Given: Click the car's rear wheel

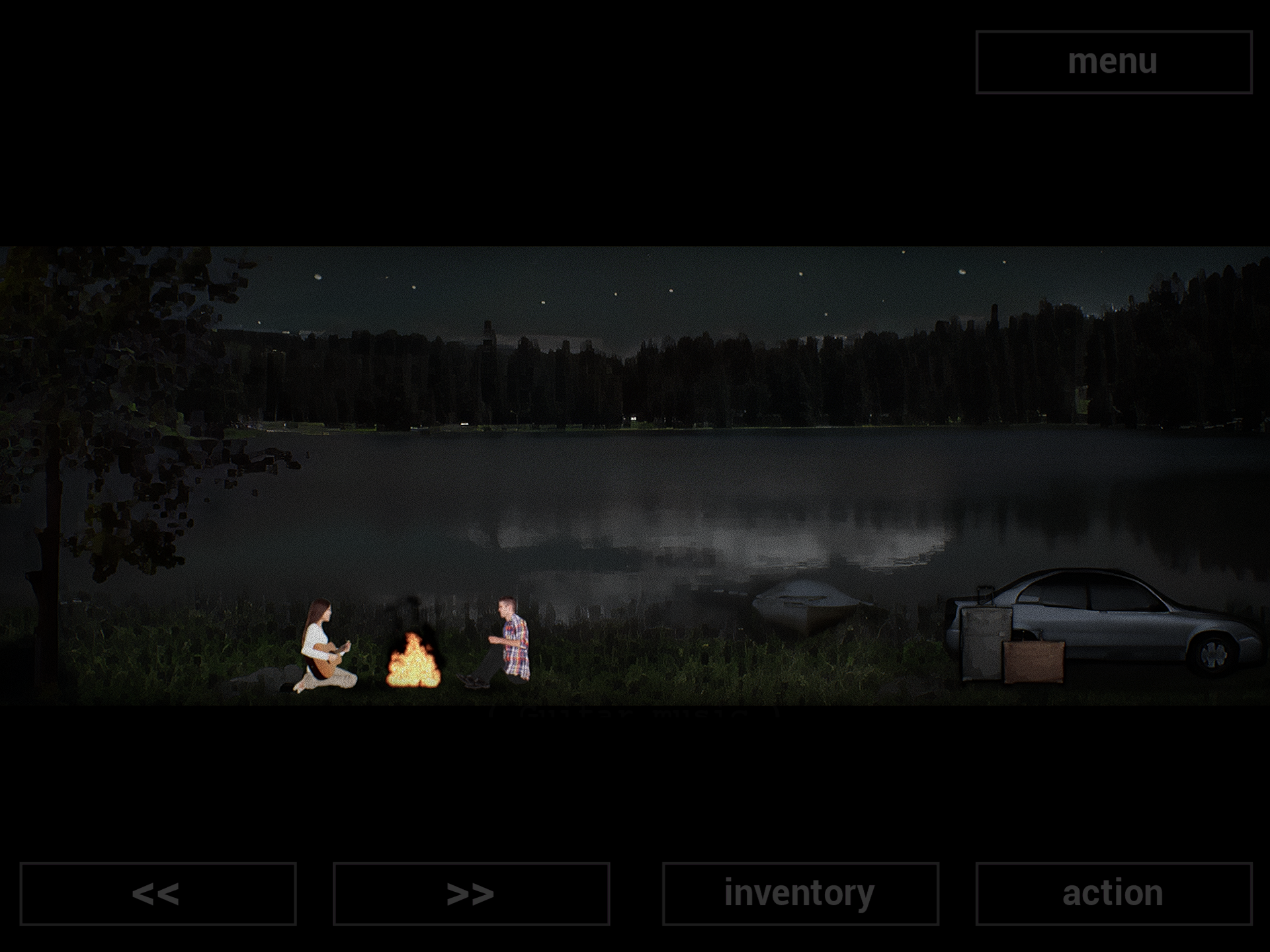Looking at the screenshot, I should coord(1212,654).
